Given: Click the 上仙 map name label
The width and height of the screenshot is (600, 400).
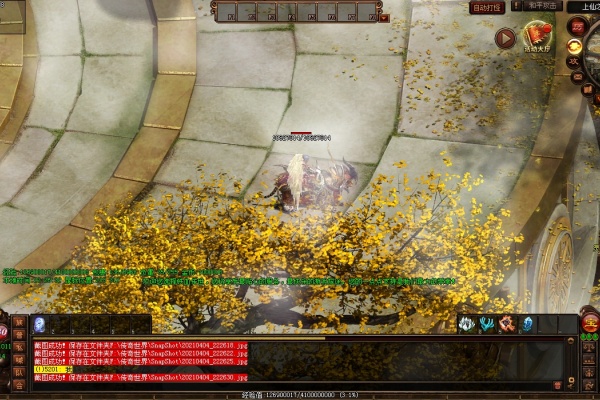Looking at the screenshot, I should pyautogui.click(x=583, y=7).
